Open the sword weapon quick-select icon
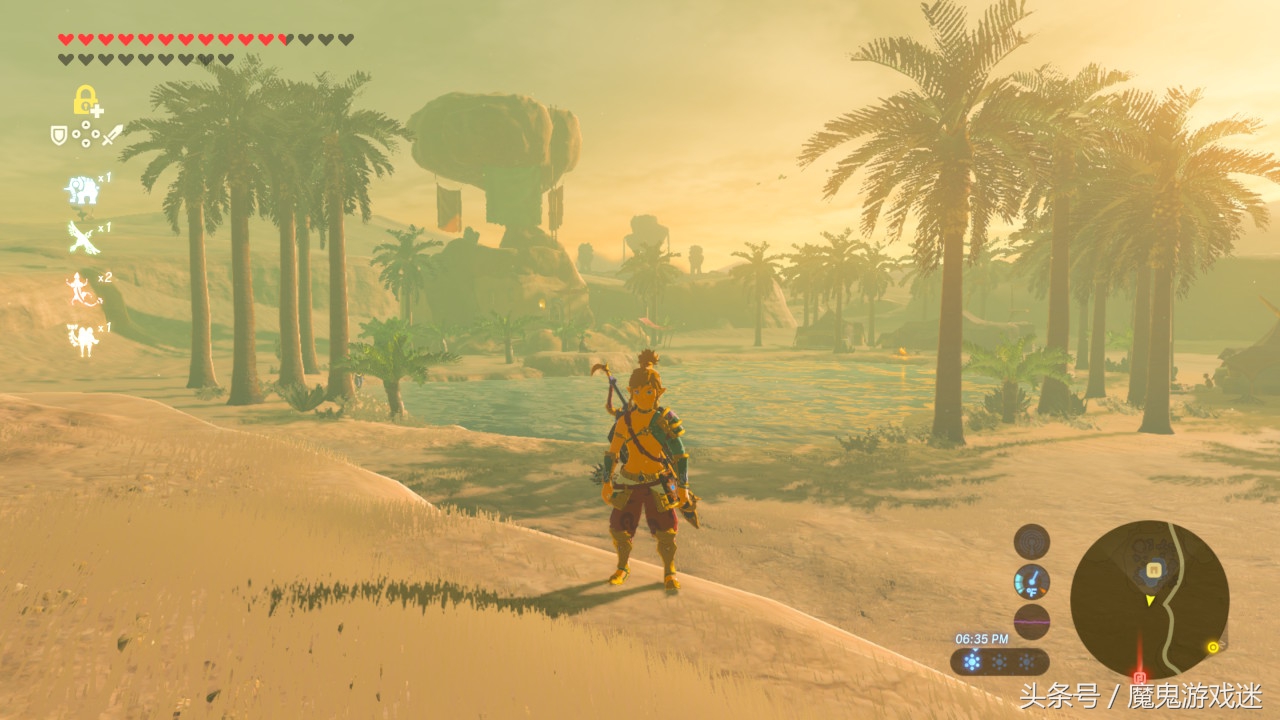The height and width of the screenshot is (720, 1280). tap(111, 134)
